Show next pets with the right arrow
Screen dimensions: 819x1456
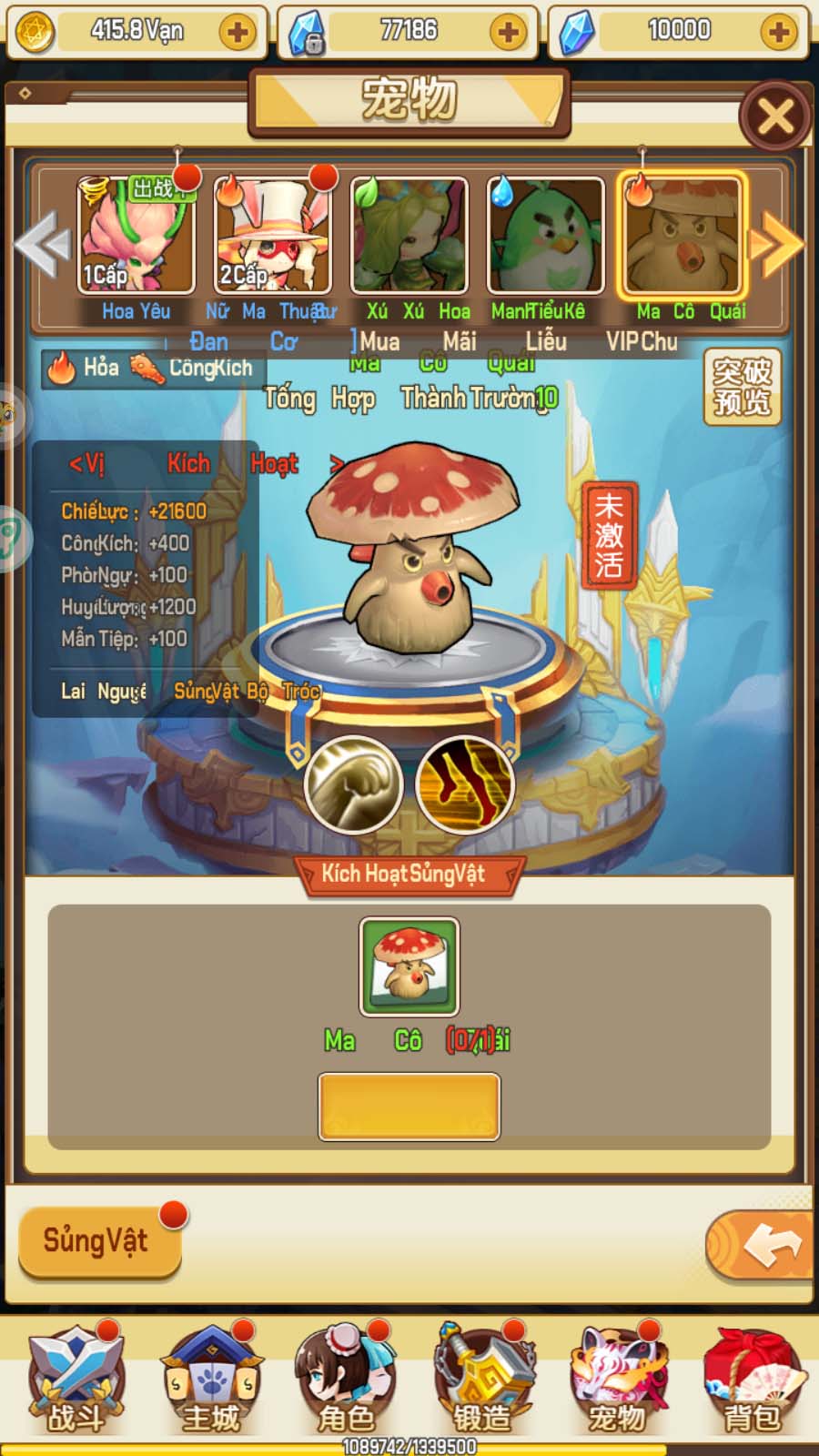[x=775, y=244]
